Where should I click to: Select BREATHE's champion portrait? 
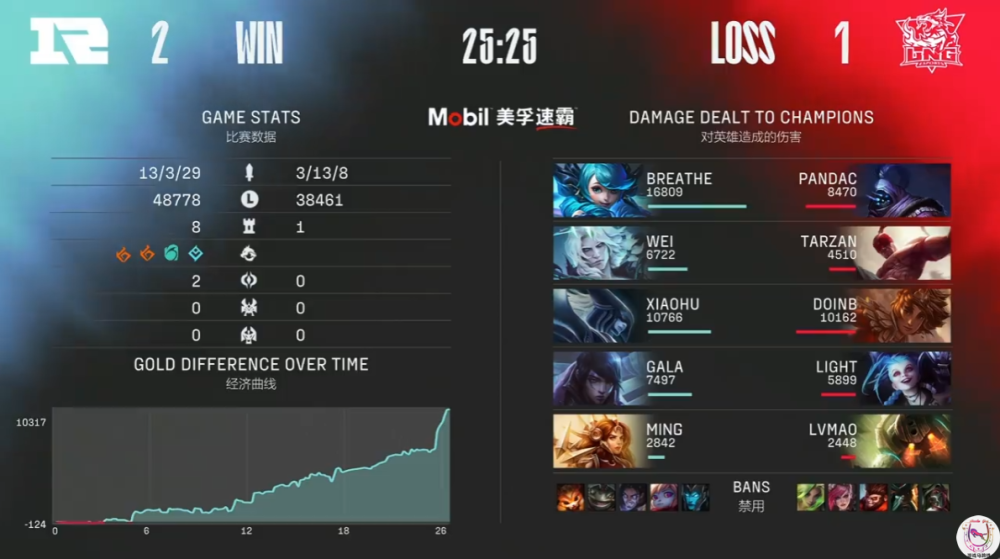pos(597,191)
